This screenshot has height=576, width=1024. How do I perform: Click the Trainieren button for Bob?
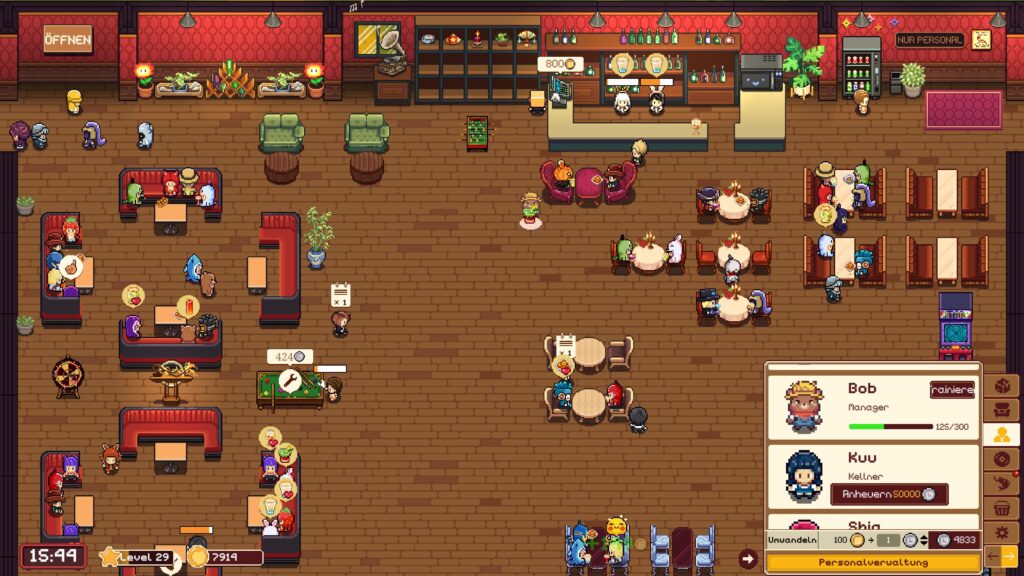(951, 390)
